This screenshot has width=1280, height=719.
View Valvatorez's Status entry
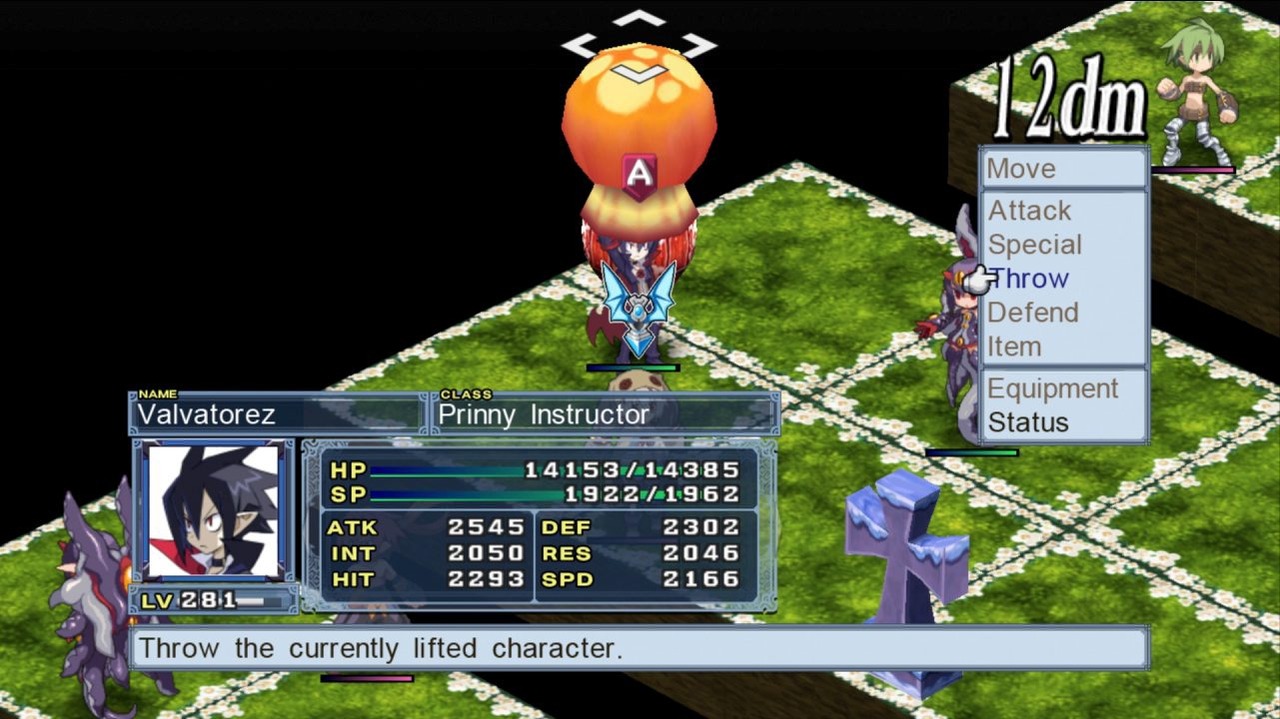[x=1028, y=423]
